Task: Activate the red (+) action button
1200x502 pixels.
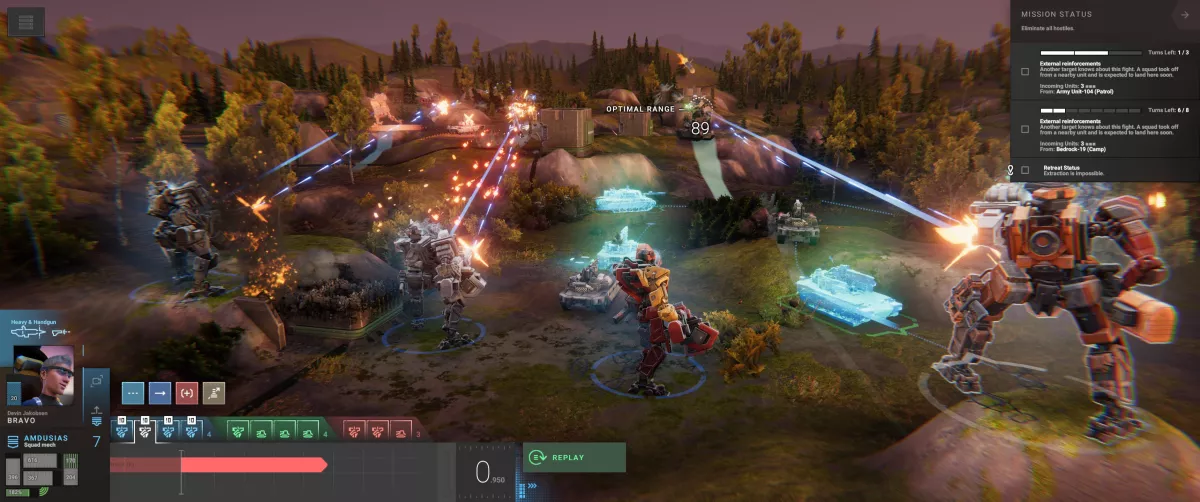Action: point(187,393)
